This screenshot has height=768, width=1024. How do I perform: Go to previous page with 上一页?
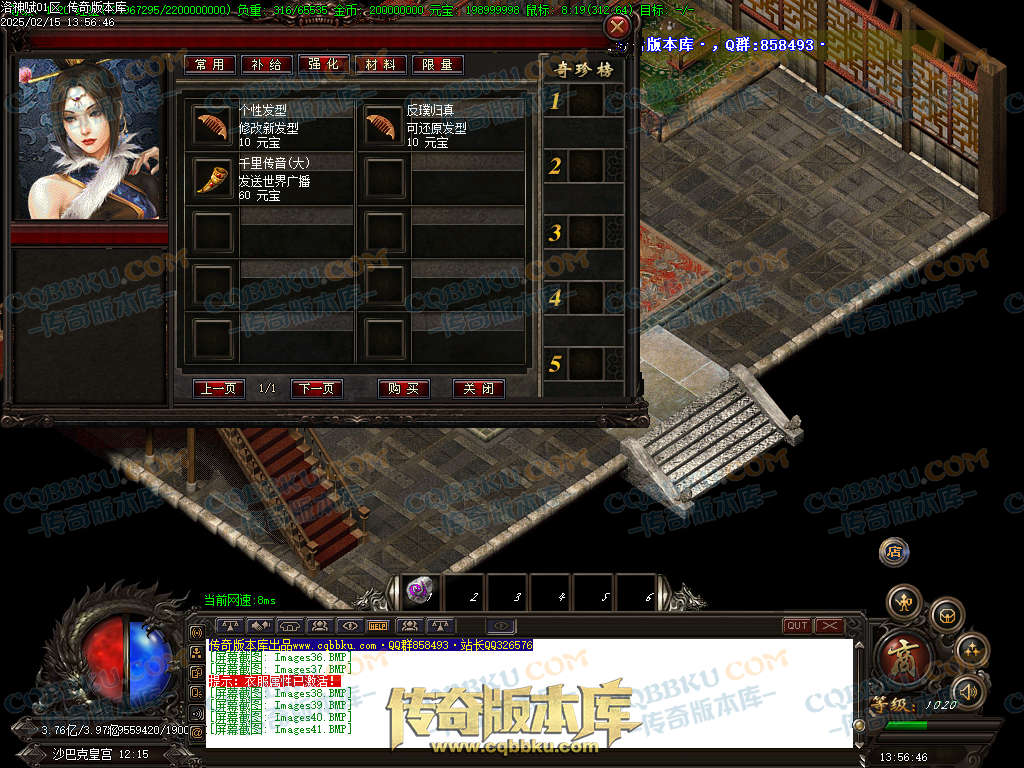pos(219,389)
